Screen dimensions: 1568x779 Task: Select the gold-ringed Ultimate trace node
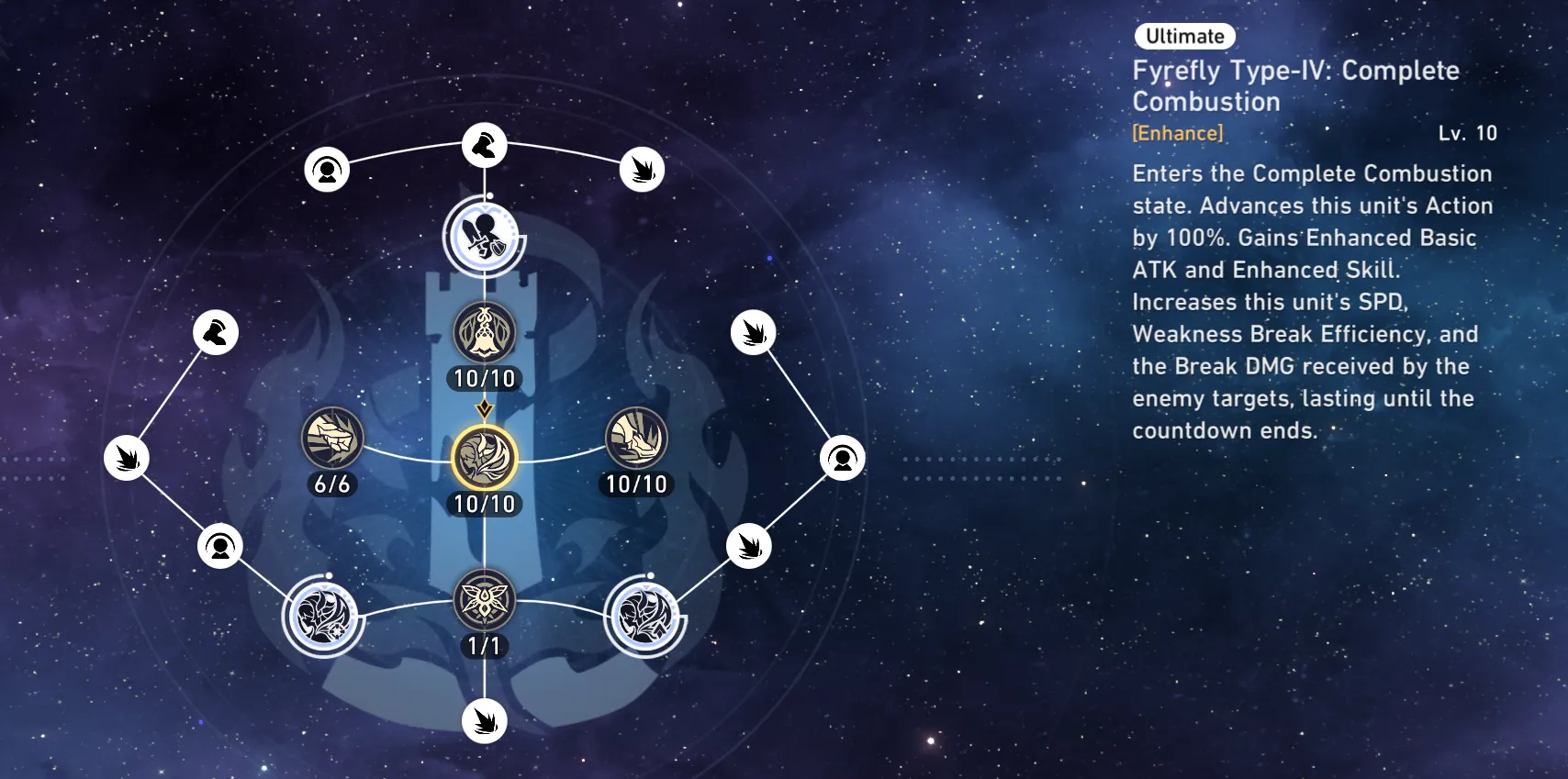tap(485, 458)
